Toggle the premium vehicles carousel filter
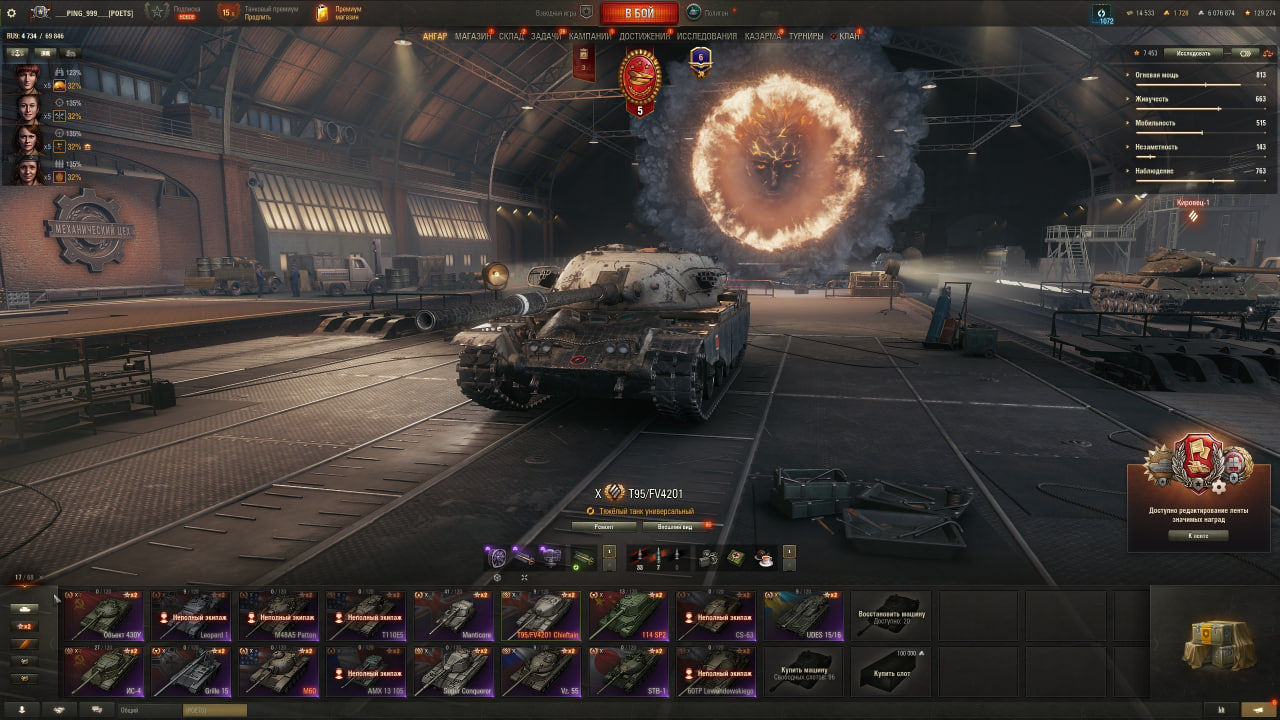This screenshot has height=720, width=1280. [x=25, y=641]
